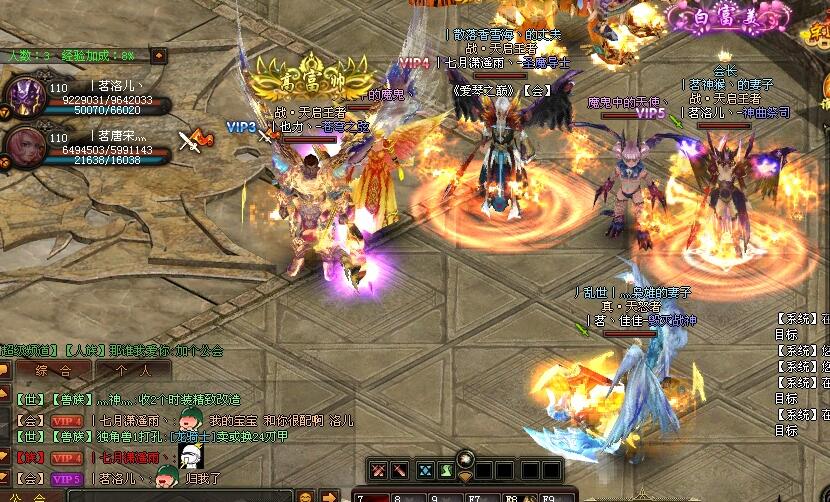Open the 龙骑士 item link in chat
830x502 pixels.
click(x=192, y=437)
